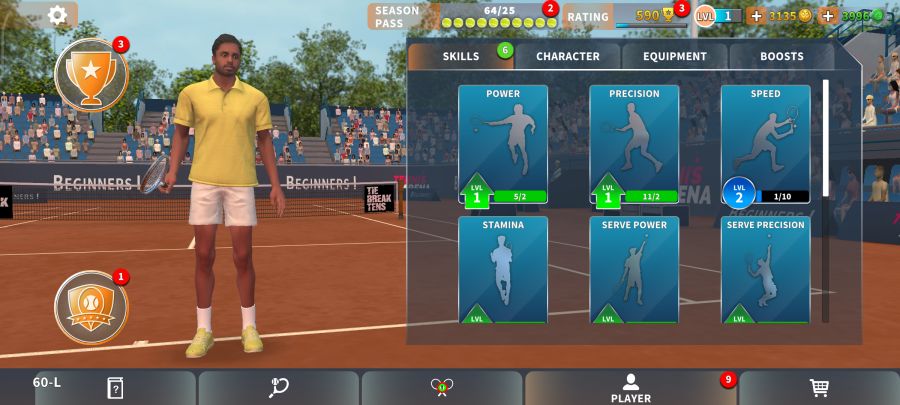Screen dimensions: 900x405
Task: Add more green gems with plus button
Action: (828, 16)
